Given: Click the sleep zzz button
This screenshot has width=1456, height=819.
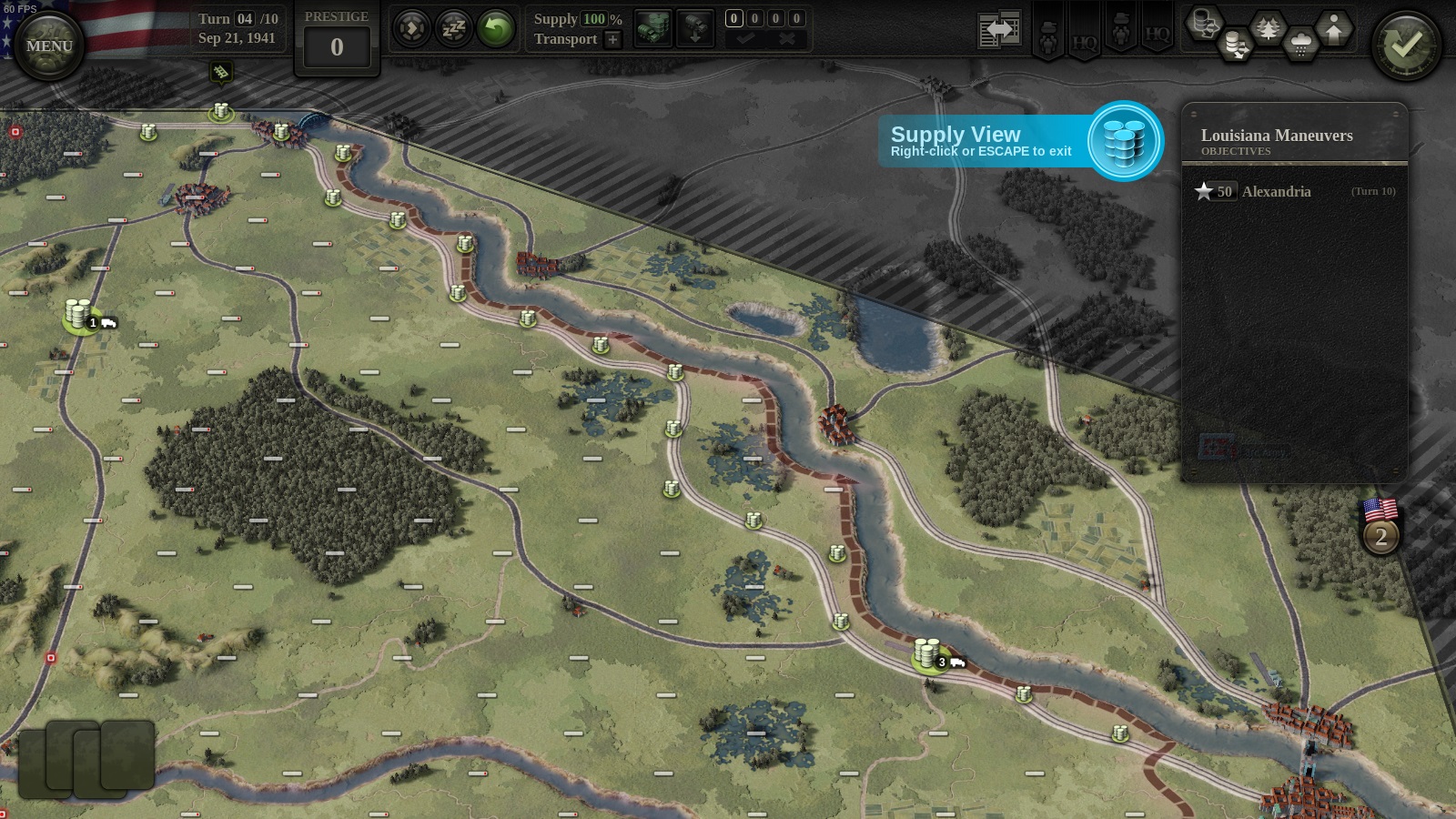Looking at the screenshot, I should coord(453,29).
